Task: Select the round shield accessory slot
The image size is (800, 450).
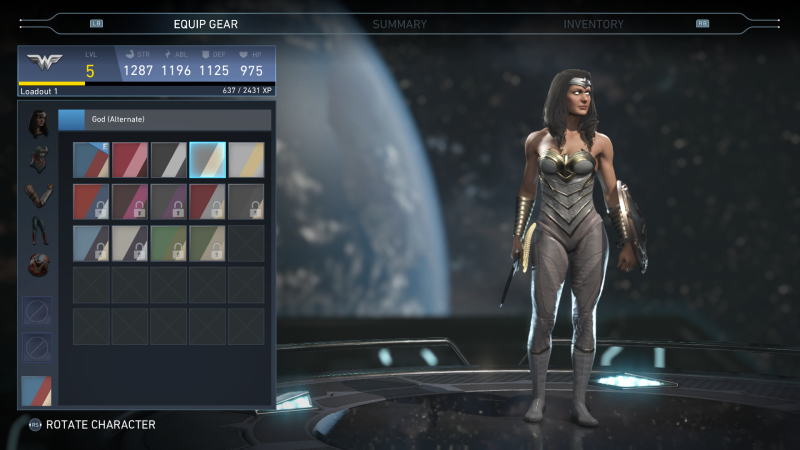Action: [39, 266]
